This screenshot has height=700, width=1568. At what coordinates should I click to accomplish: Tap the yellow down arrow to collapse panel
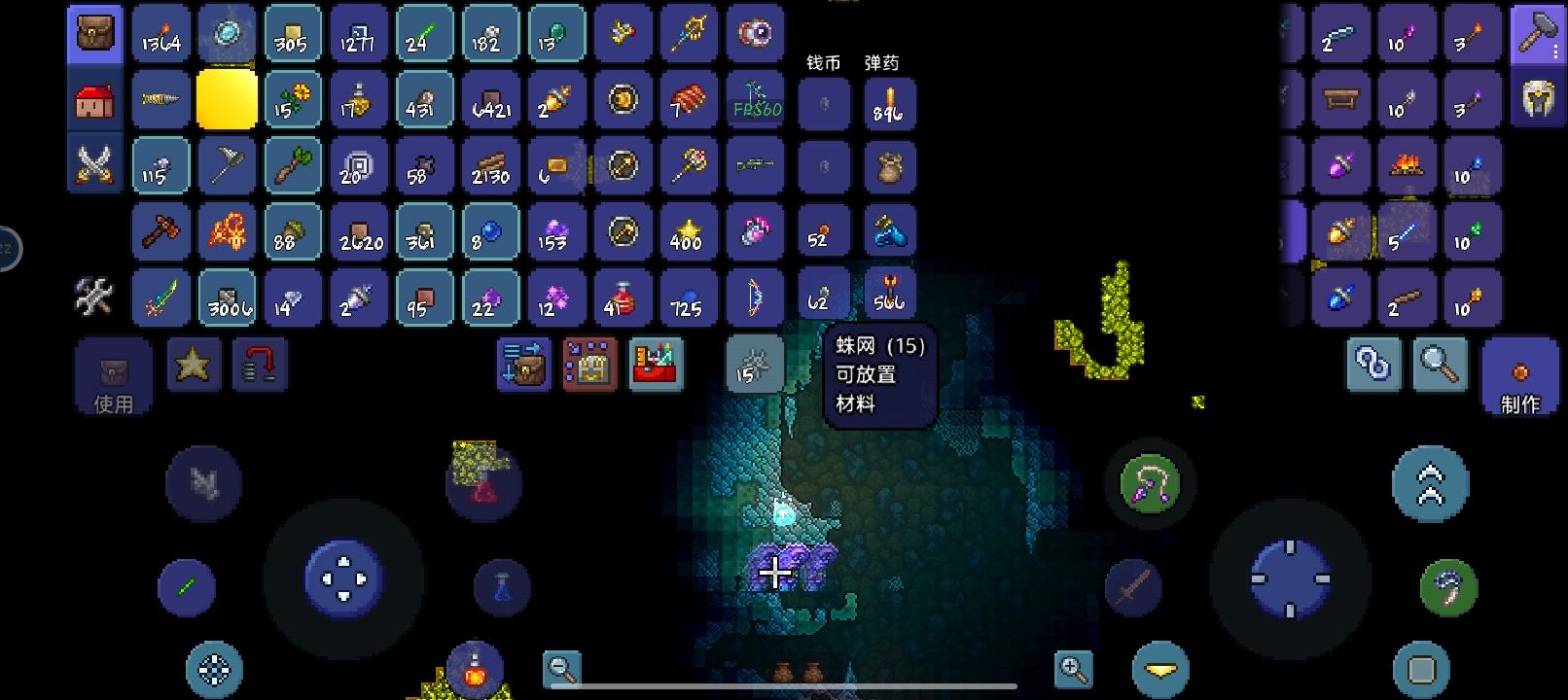pos(1160,669)
